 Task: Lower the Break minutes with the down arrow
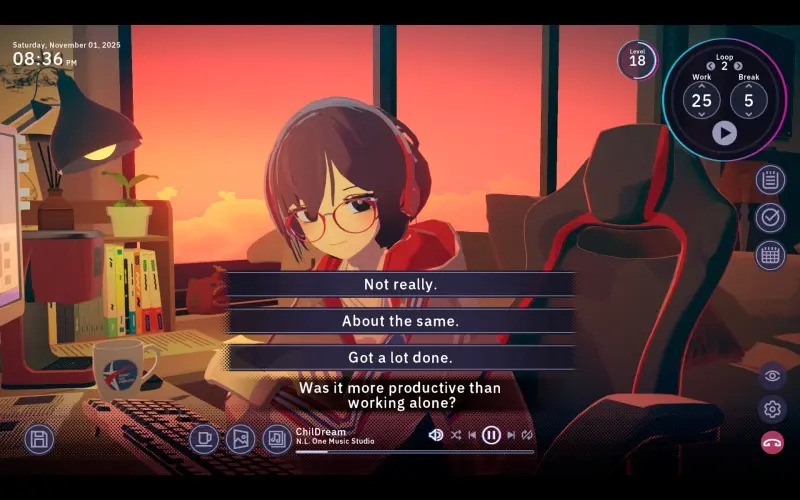749,114
